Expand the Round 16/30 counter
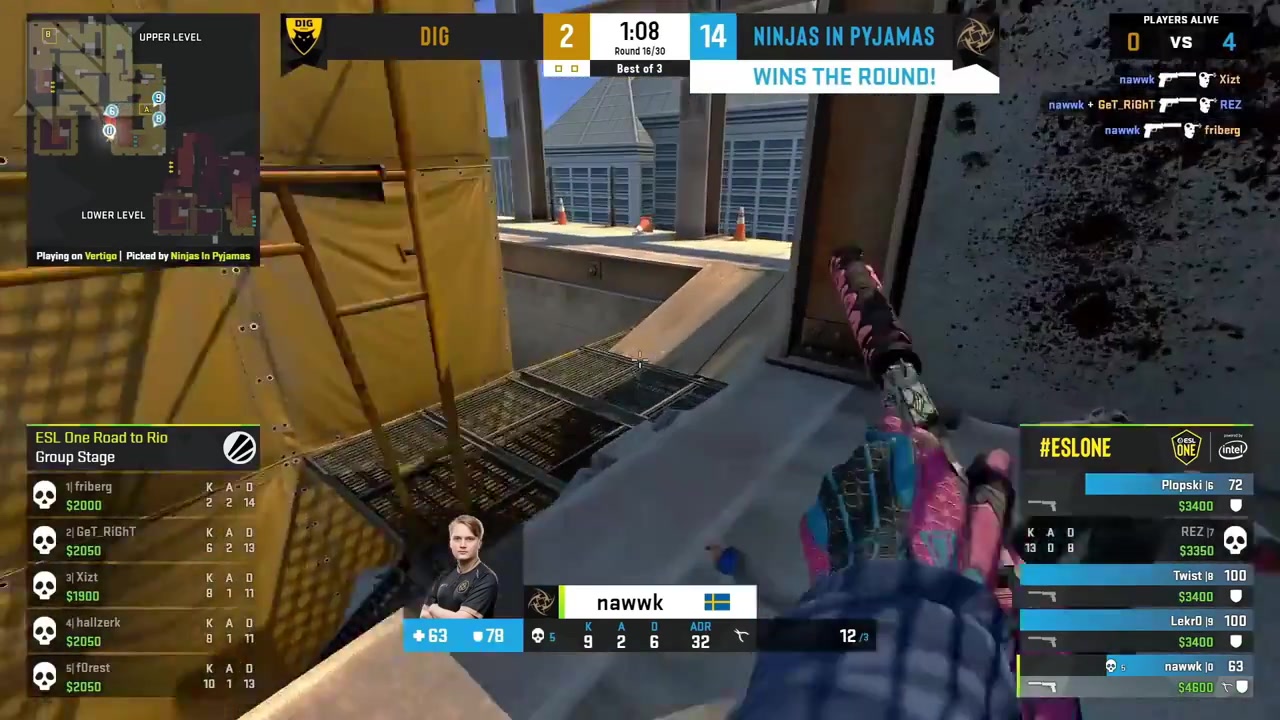 pos(639,50)
